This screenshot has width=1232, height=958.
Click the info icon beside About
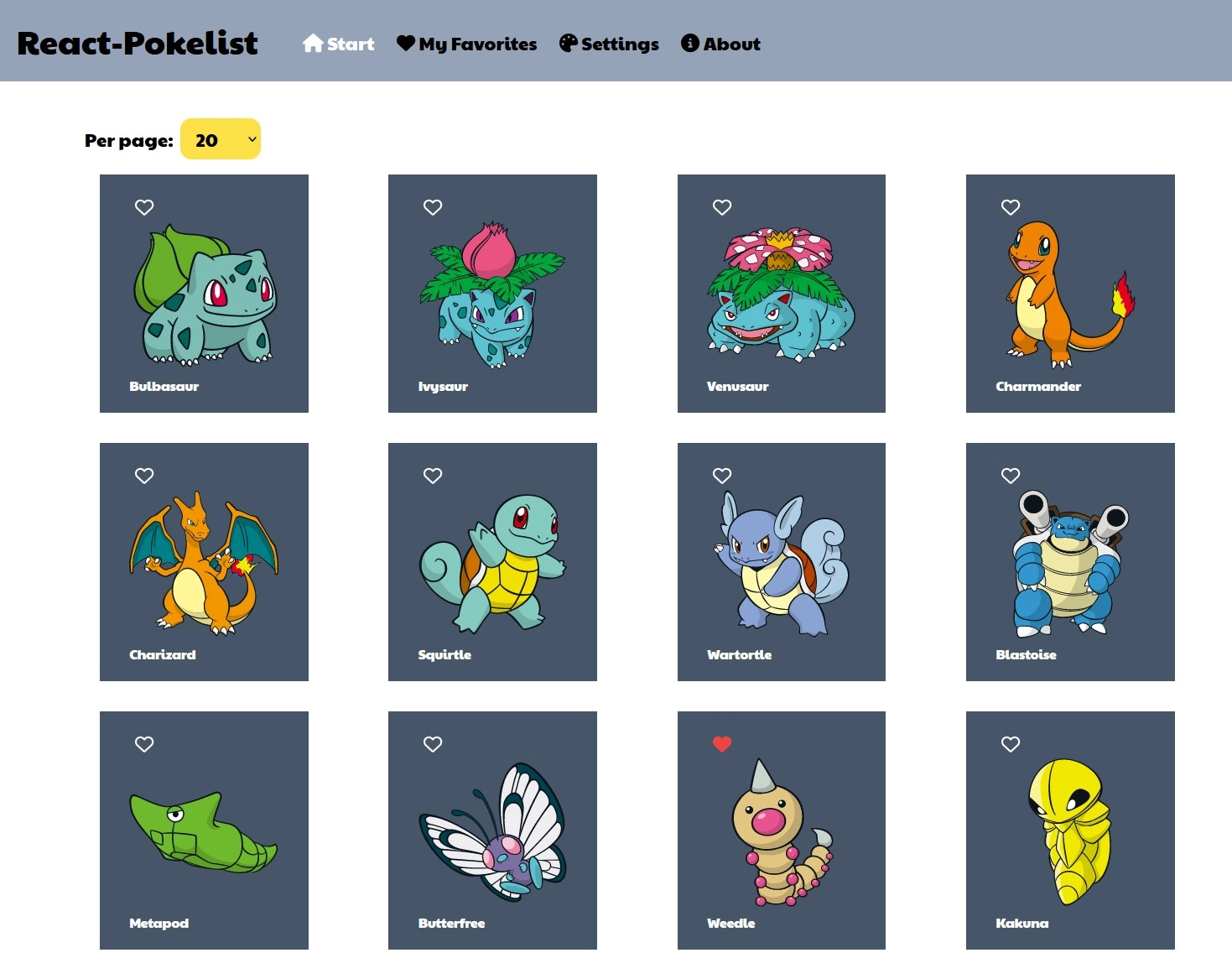coord(690,43)
